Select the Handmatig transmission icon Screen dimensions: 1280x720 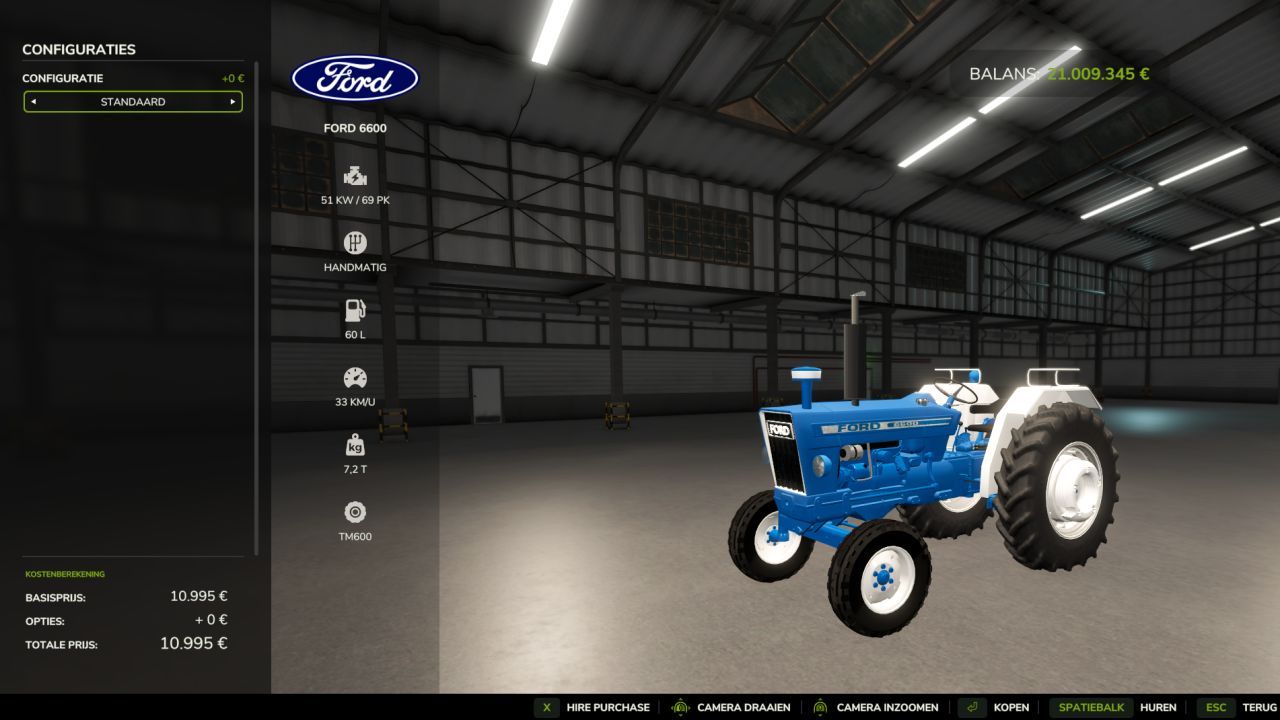(x=355, y=242)
